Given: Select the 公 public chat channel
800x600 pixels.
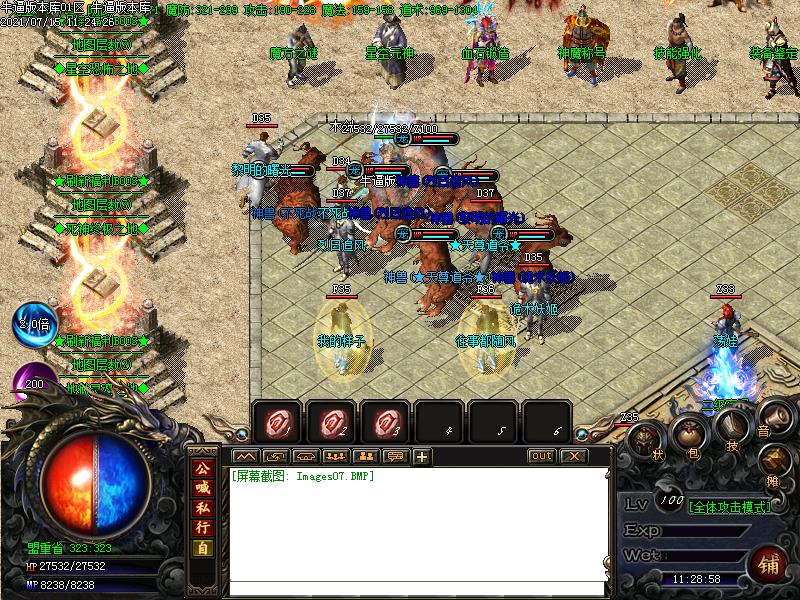Looking at the screenshot, I should point(203,469).
